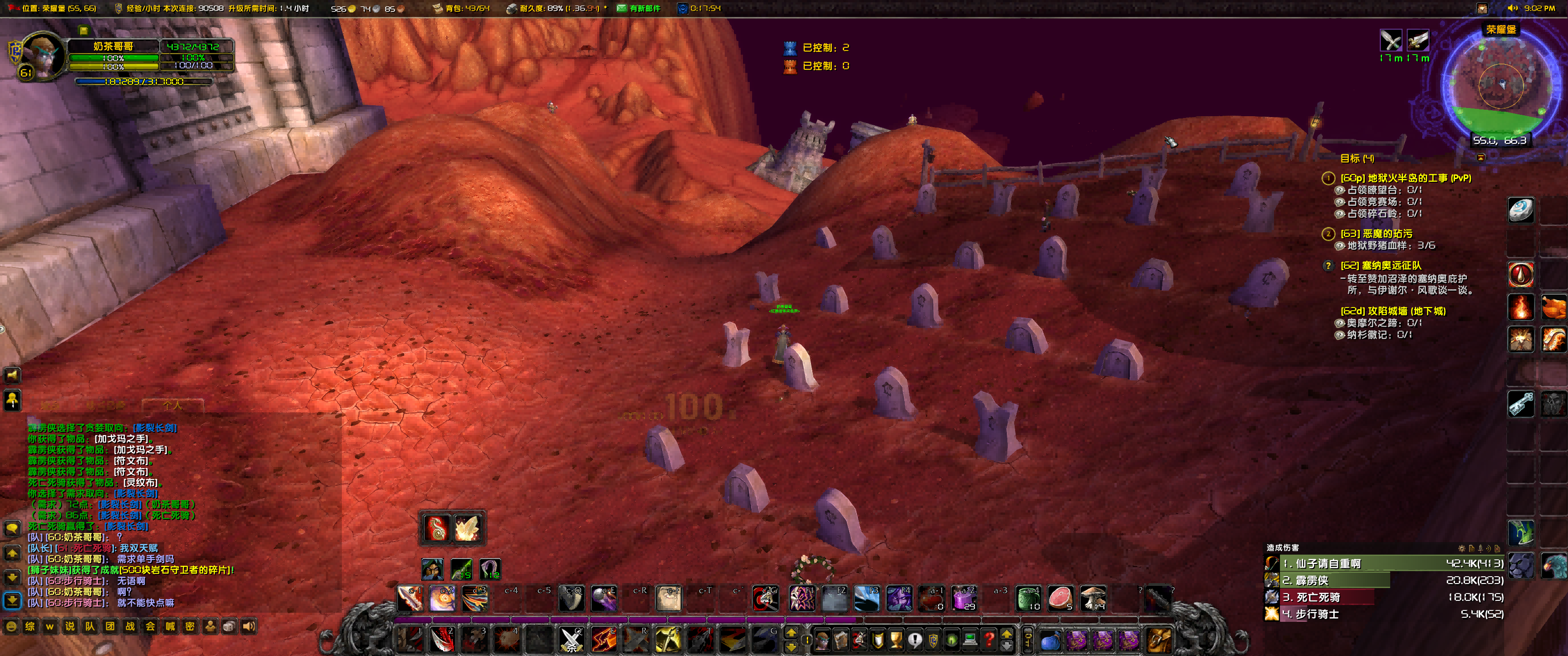This screenshot has width=1568, height=656.
Task: Switch chat channel to 队 (party)
Action: pos(90,626)
